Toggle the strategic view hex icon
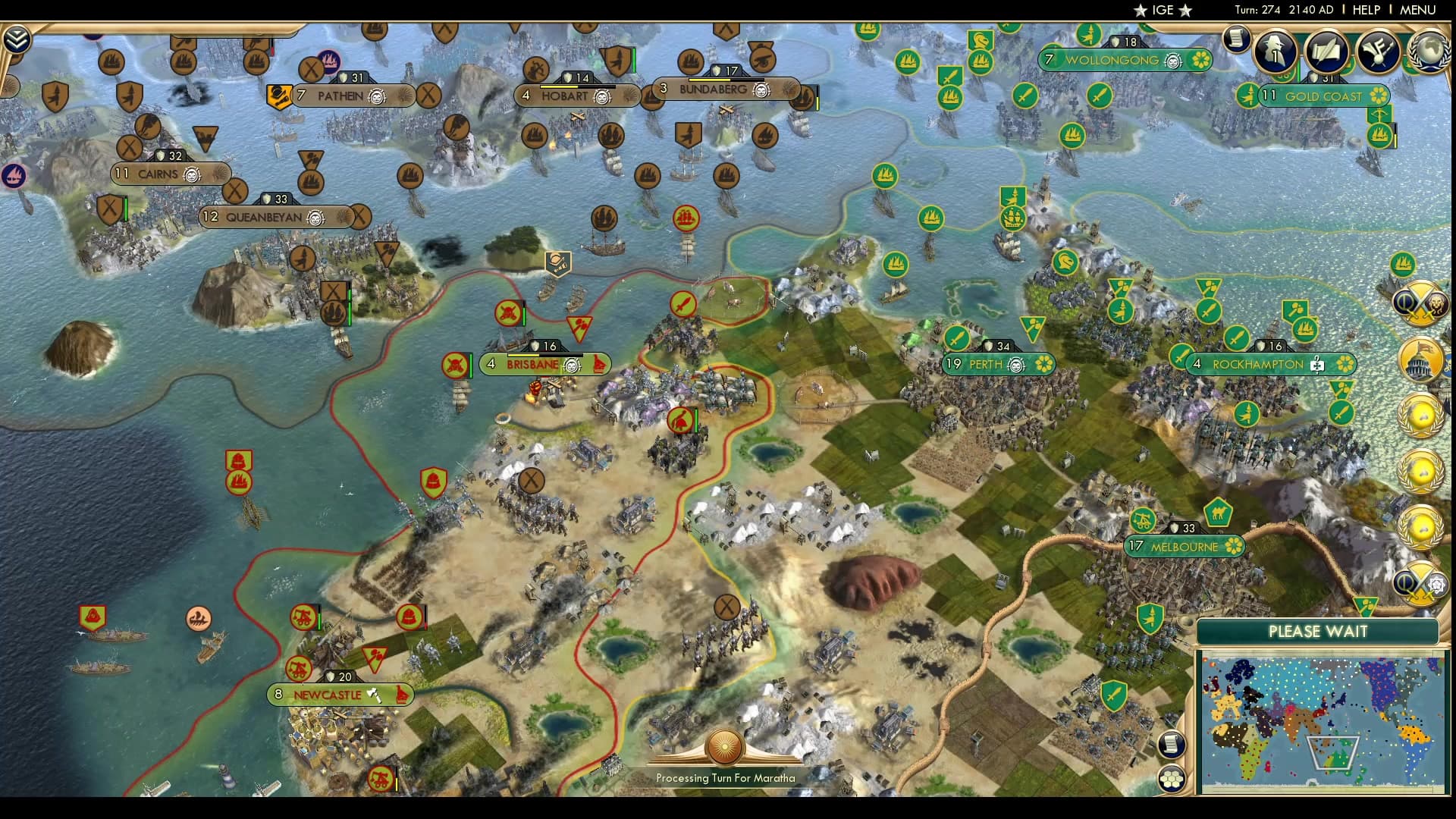 click(x=1172, y=777)
